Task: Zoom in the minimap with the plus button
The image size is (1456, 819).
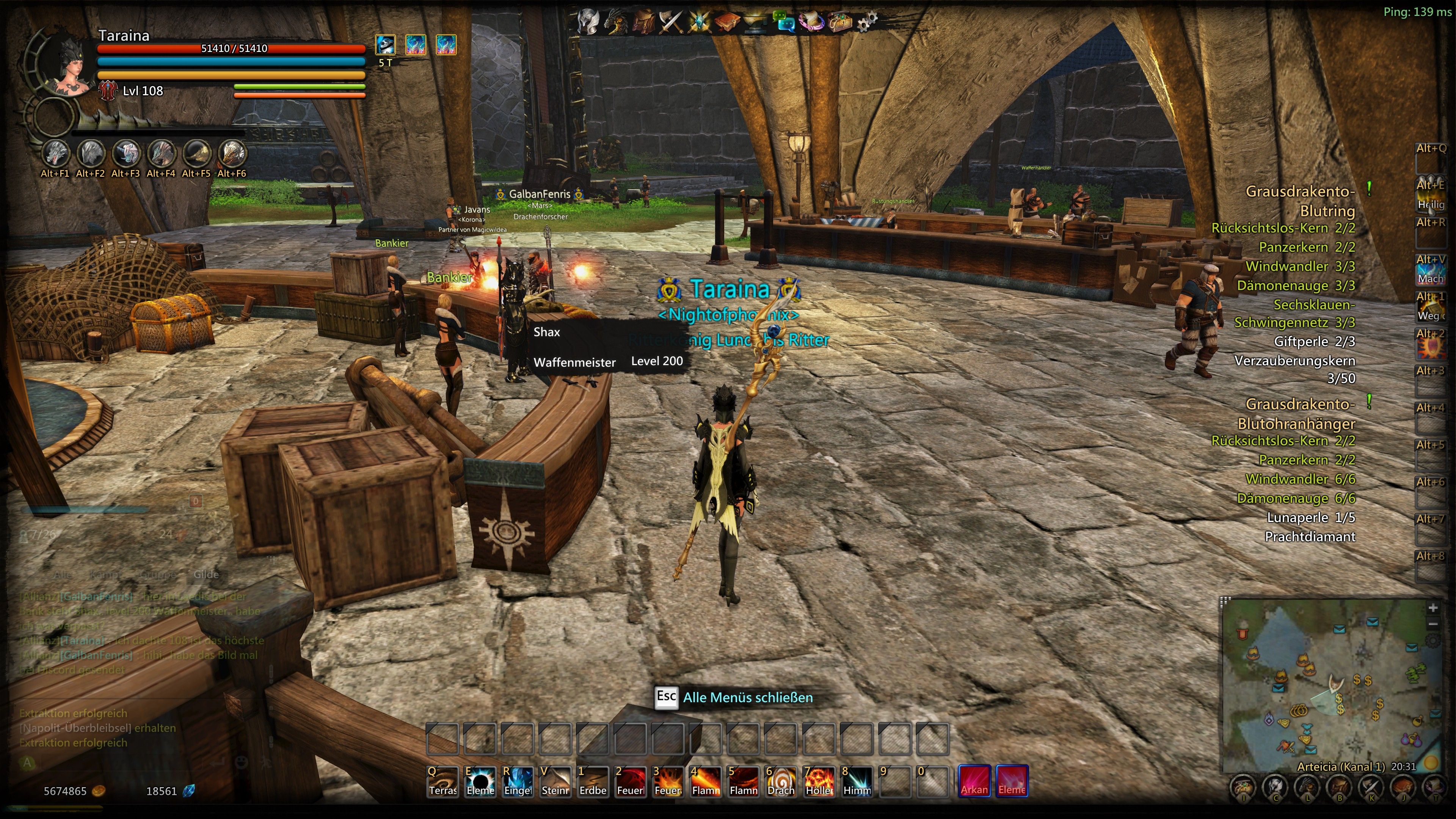Action: (1433, 608)
